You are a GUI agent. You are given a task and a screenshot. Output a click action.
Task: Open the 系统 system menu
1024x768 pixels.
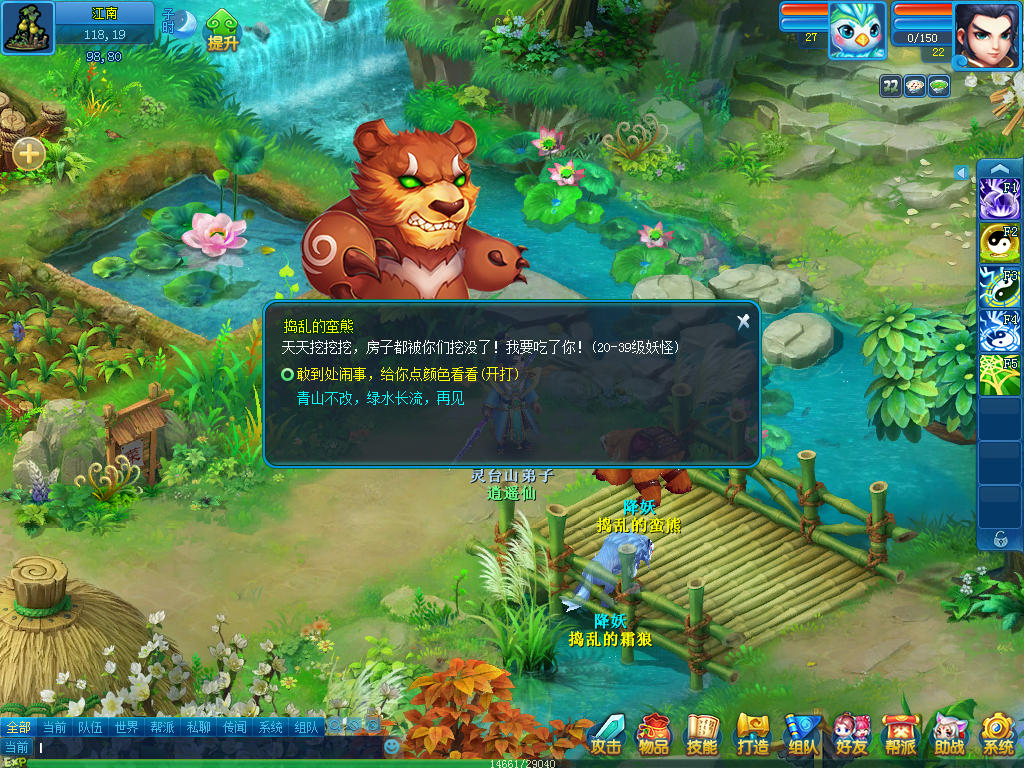(x=997, y=734)
